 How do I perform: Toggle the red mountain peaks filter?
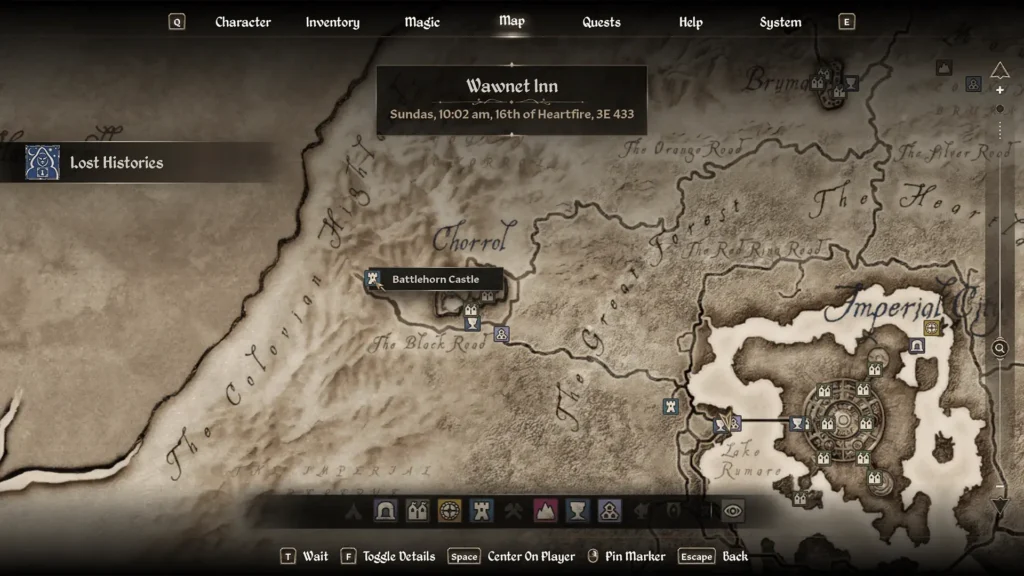[545, 511]
